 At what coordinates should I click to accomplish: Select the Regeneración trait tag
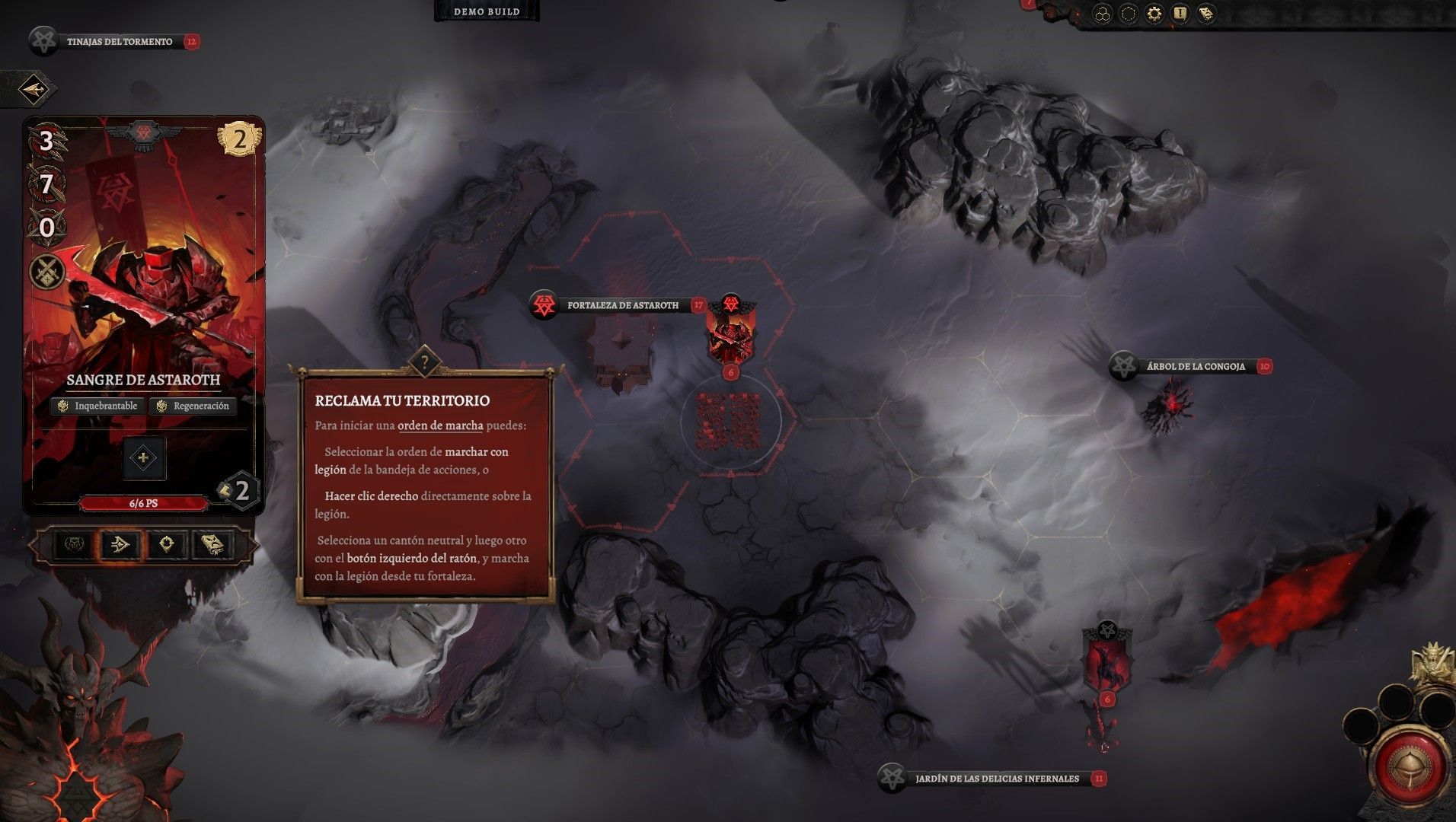coord(193,406)
